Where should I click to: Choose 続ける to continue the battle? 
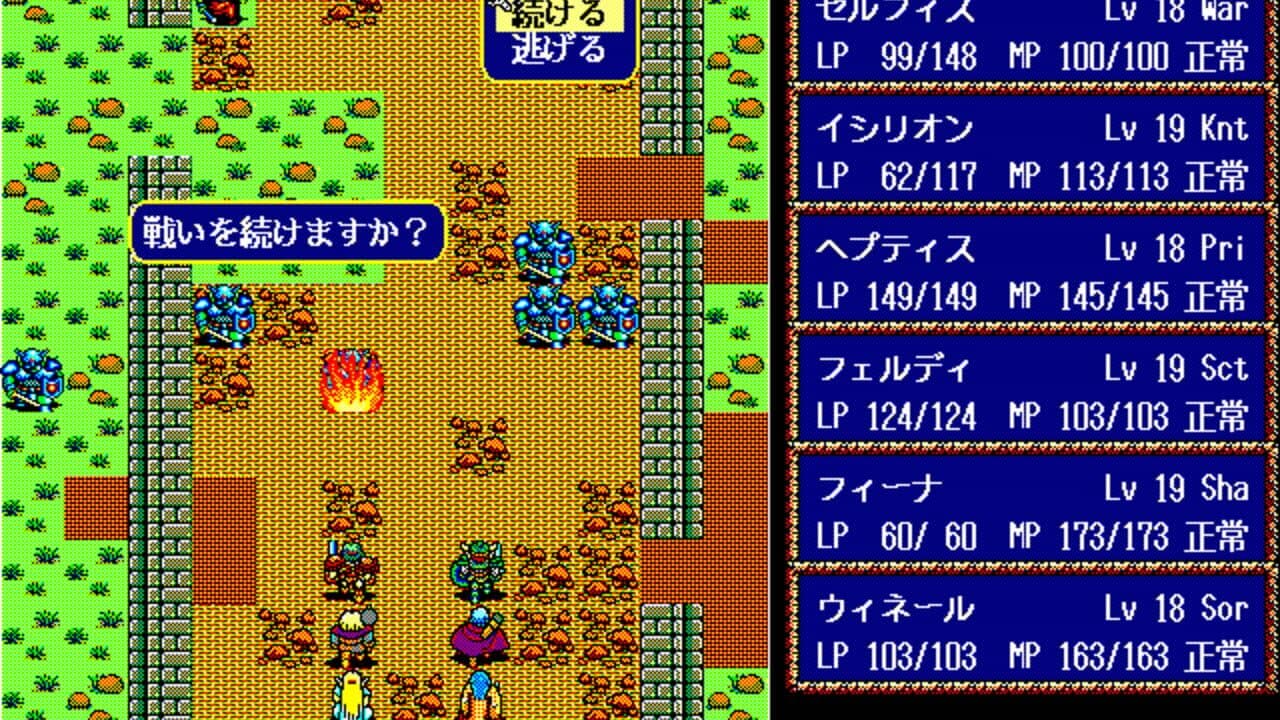(557, 16)
